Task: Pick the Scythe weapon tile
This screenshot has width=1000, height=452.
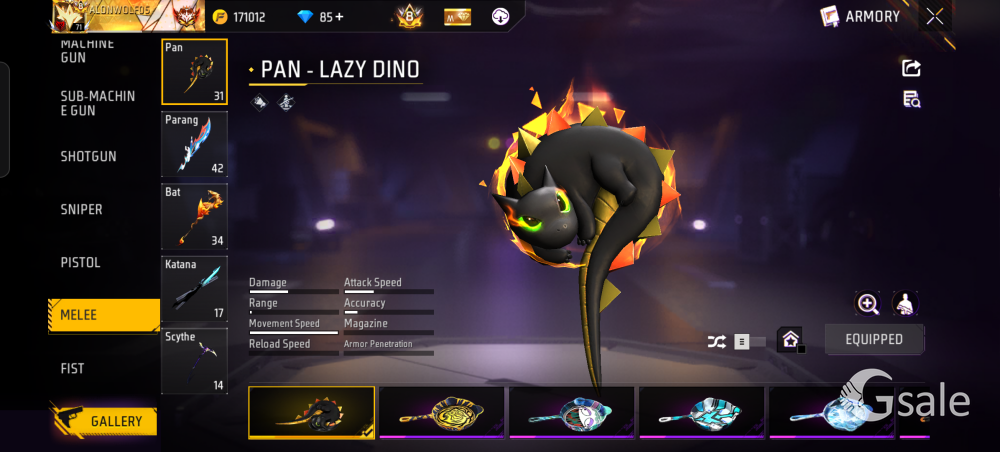Action: tap(194, 360)
